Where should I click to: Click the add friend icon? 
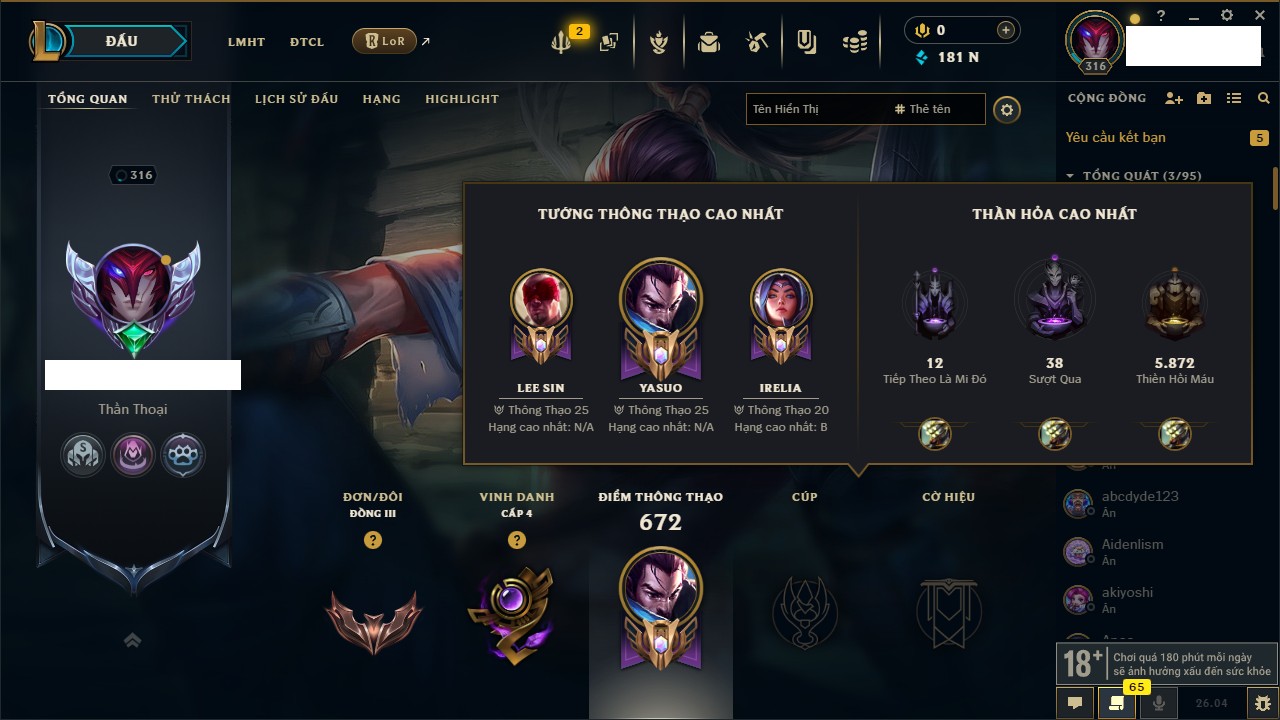tap(1174, 98)
